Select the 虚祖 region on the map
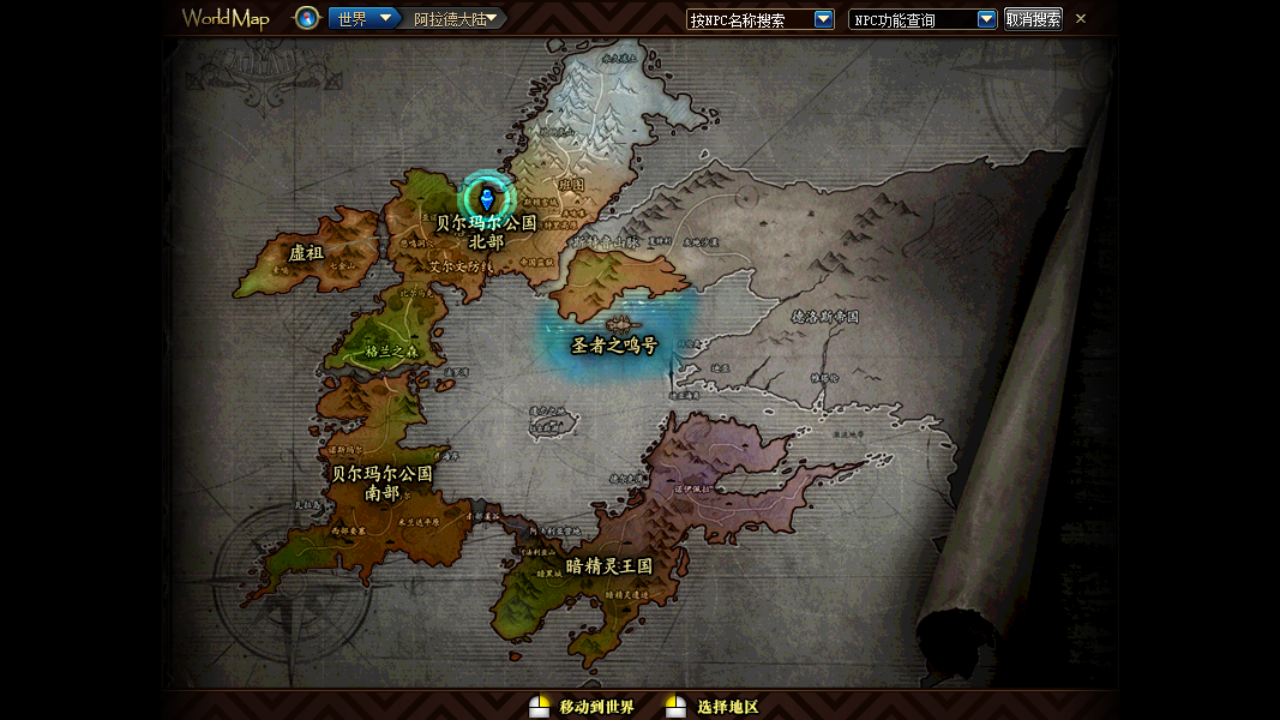1280x720 pixels. [306, 253]
